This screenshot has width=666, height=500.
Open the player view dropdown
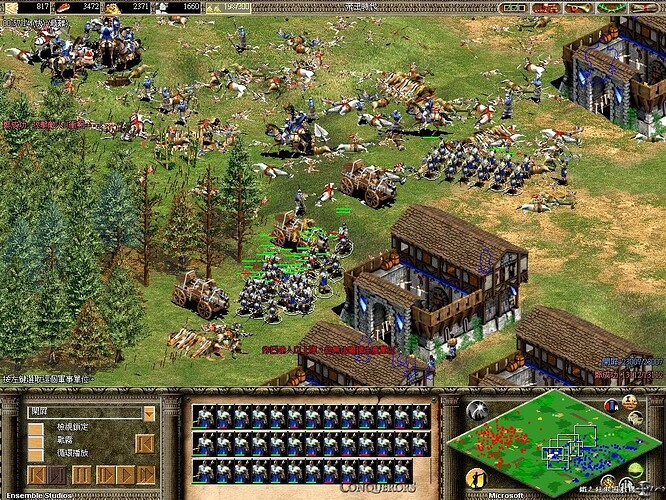tap(149, 414)
